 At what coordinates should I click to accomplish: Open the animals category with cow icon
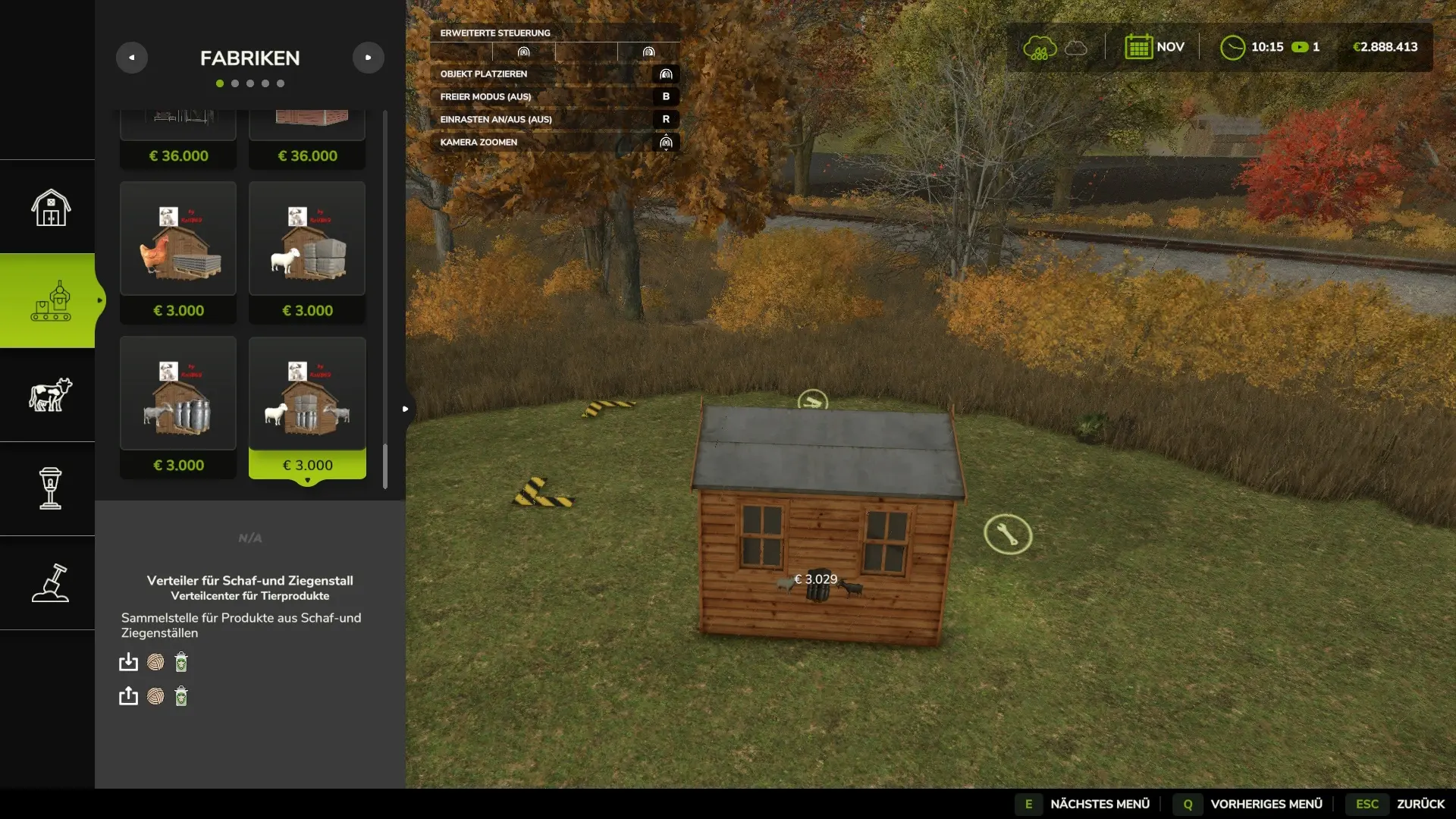[x=50, y=395]
